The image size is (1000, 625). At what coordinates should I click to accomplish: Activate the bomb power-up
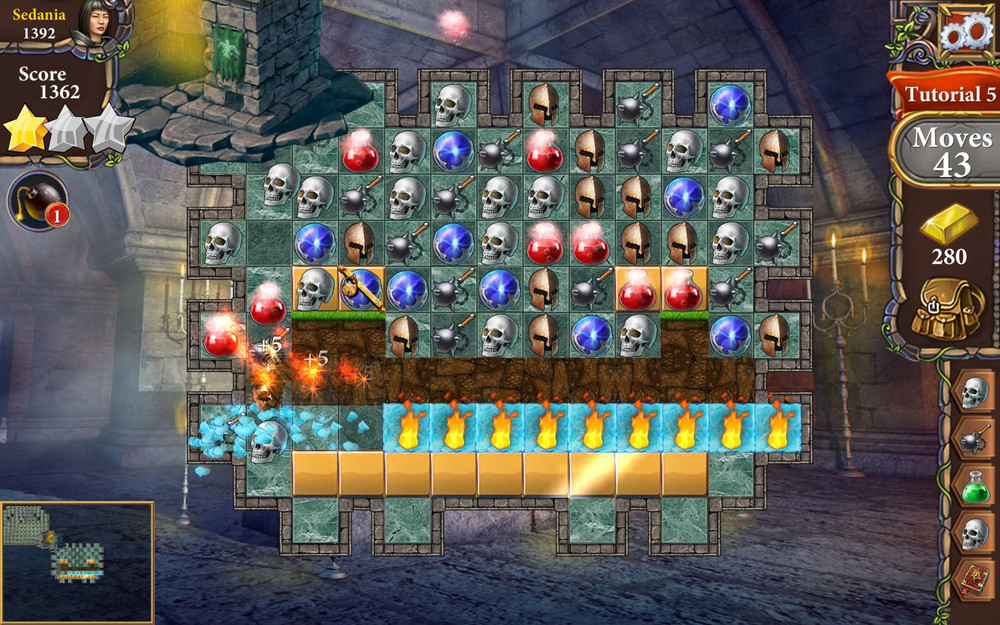[x=37, y=200]
